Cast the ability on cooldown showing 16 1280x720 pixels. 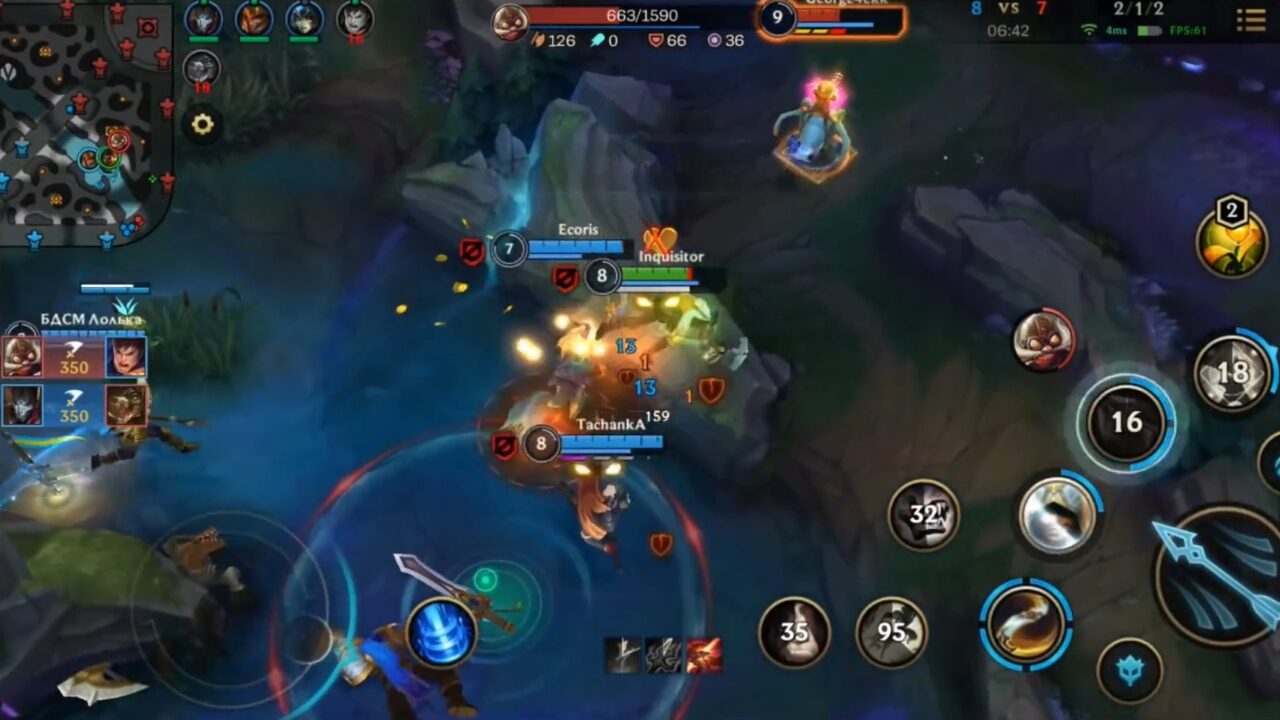pos(1128,420)
